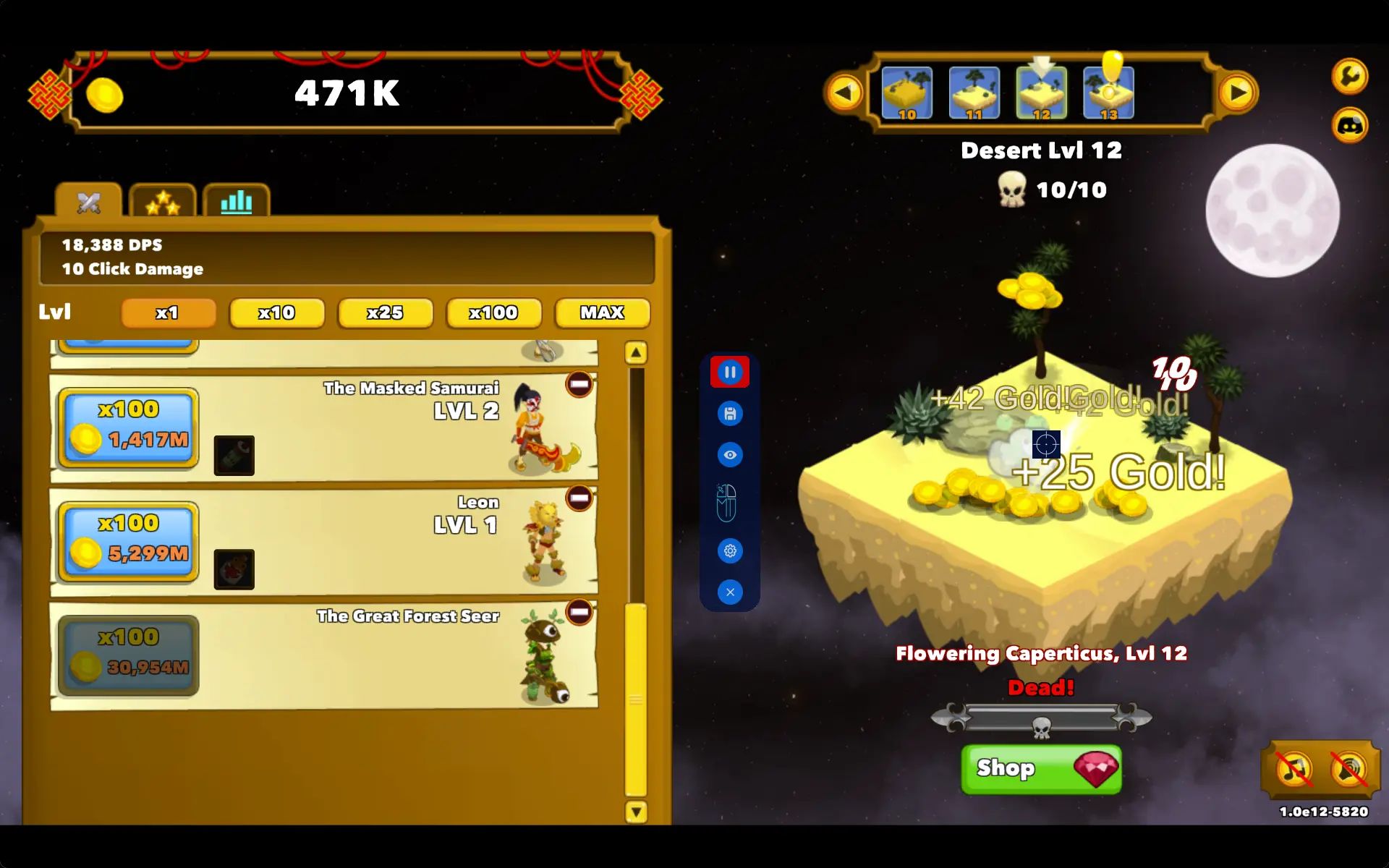Switch to the crossed swords heroes tab

(89, 202)
